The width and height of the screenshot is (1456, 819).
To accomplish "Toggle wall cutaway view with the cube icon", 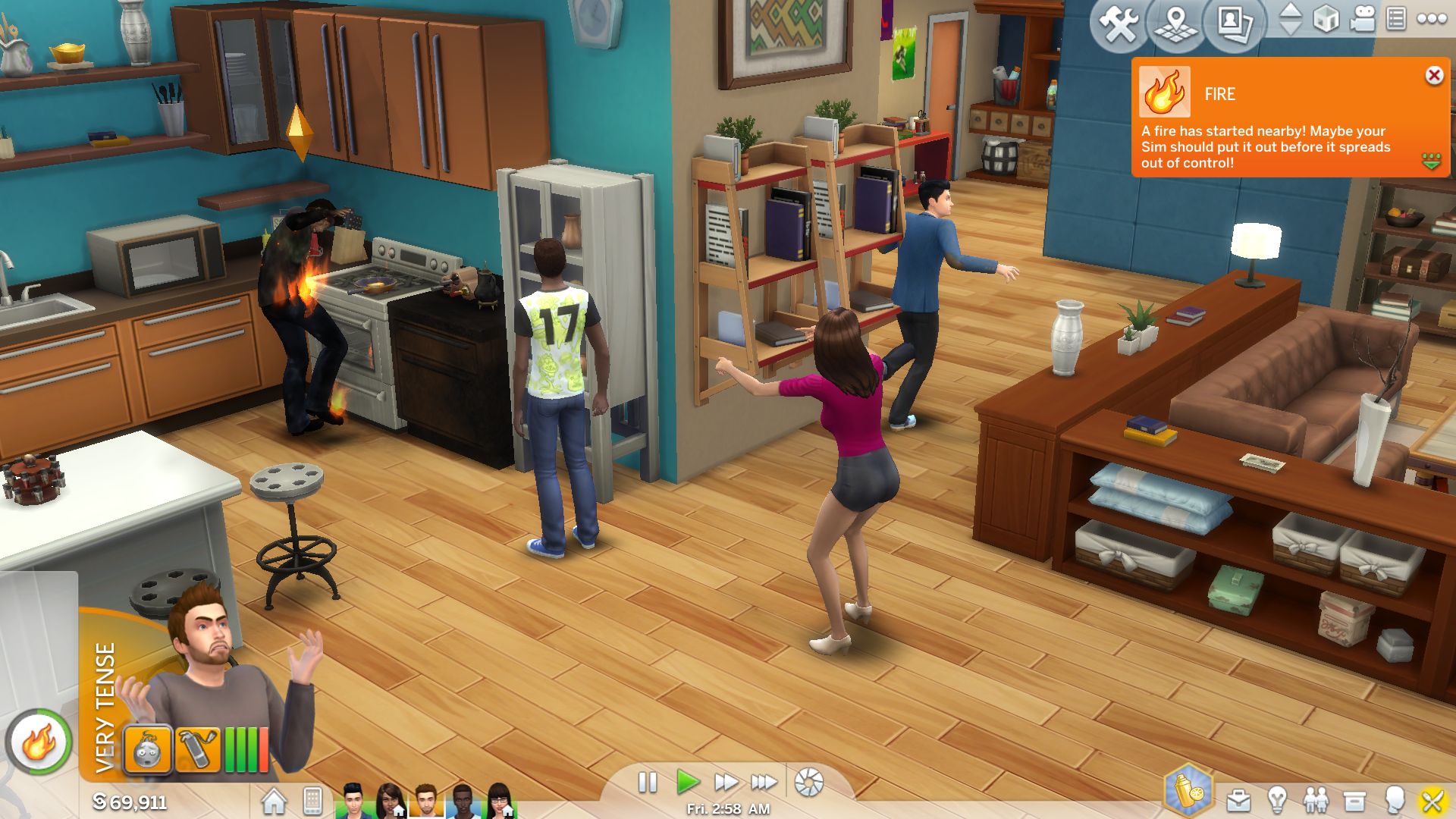I will [1326, 20].
